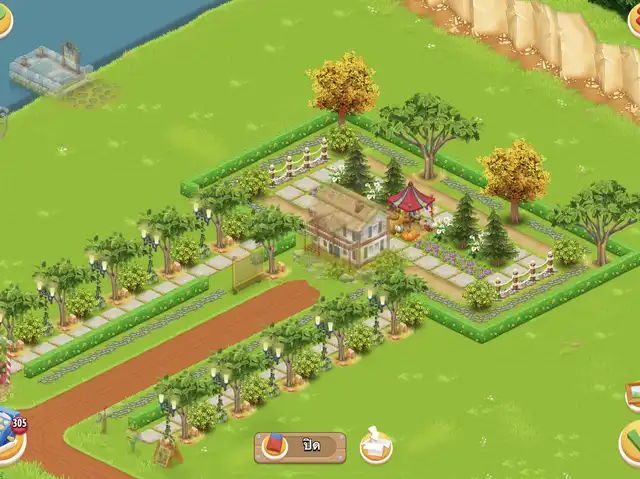Tap the white box icon button

(x=377, y=445)
